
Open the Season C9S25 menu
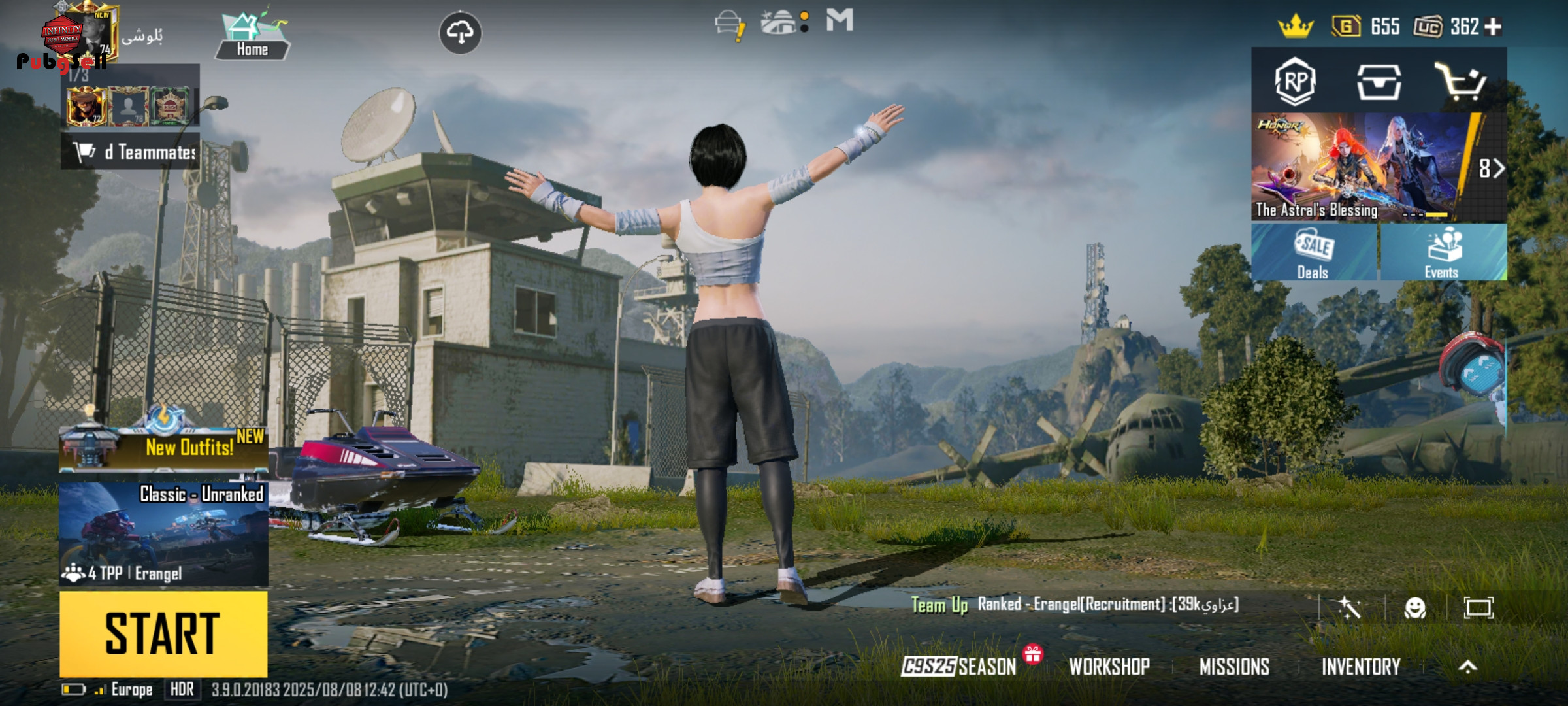959,666
